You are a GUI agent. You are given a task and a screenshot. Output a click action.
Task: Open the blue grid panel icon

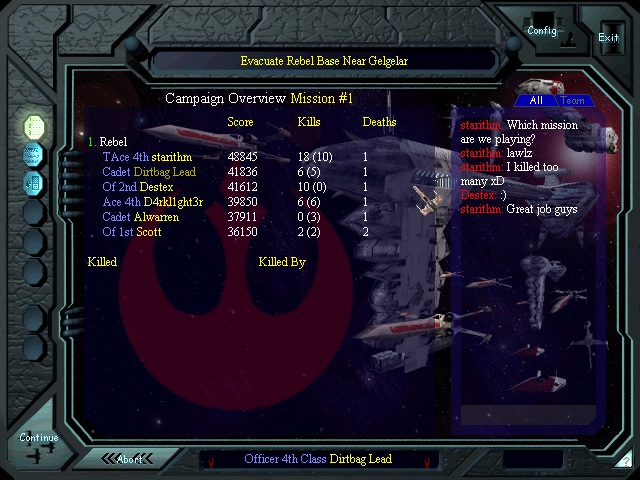click(34, 183)
